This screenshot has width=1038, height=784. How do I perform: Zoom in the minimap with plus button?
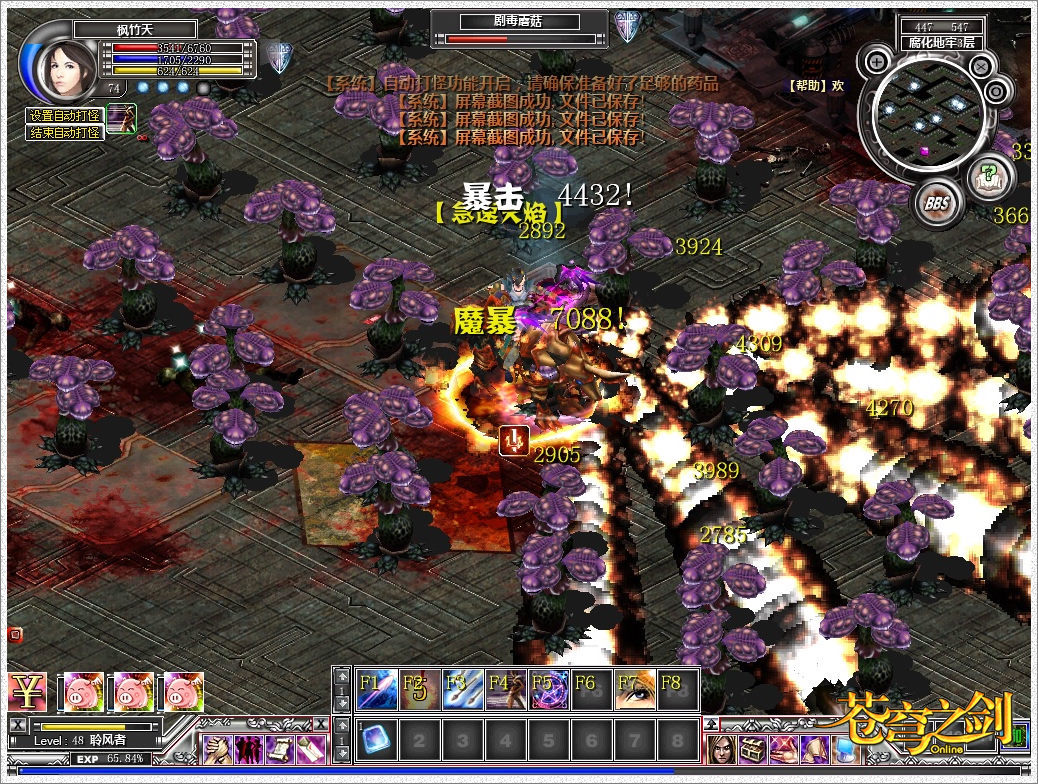[x=877, y=62]
